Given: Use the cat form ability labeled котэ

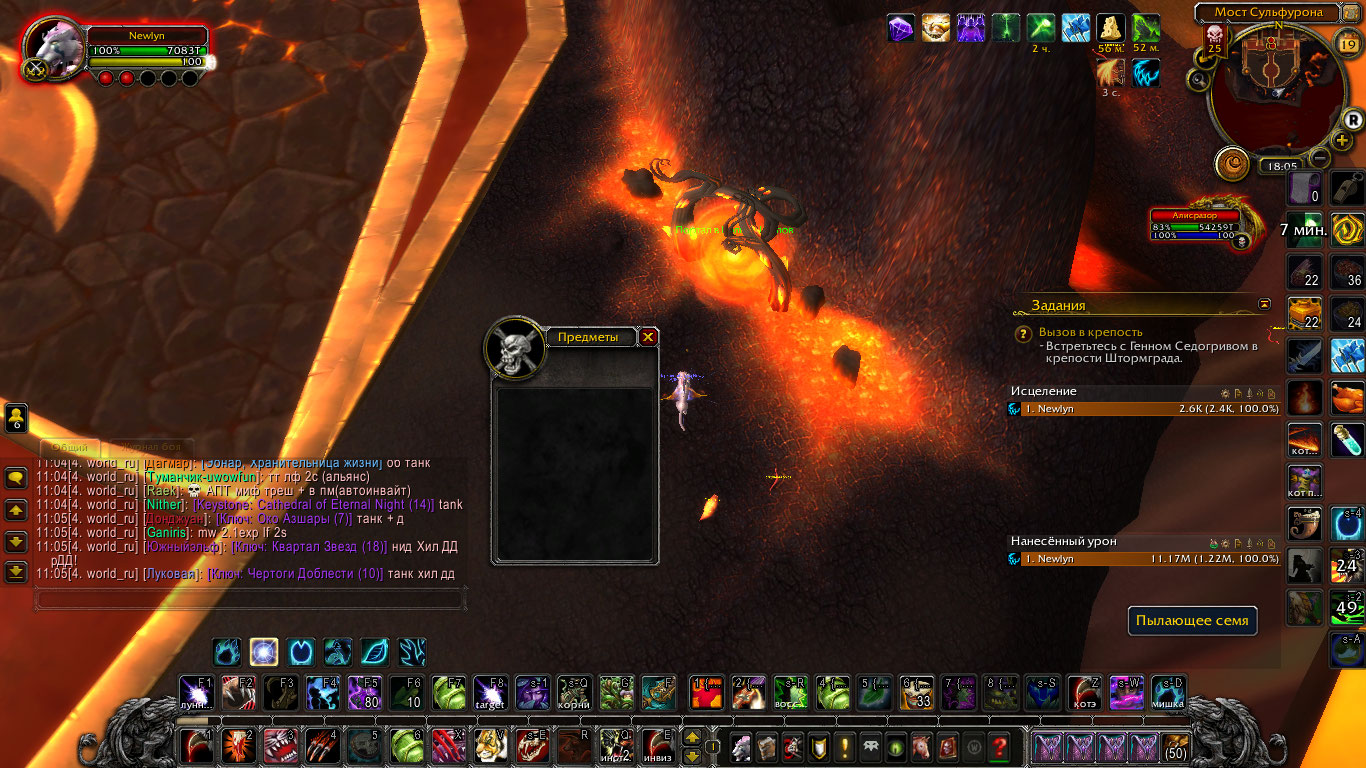Looking at the screenshot, I should [x=1084, y=692].
